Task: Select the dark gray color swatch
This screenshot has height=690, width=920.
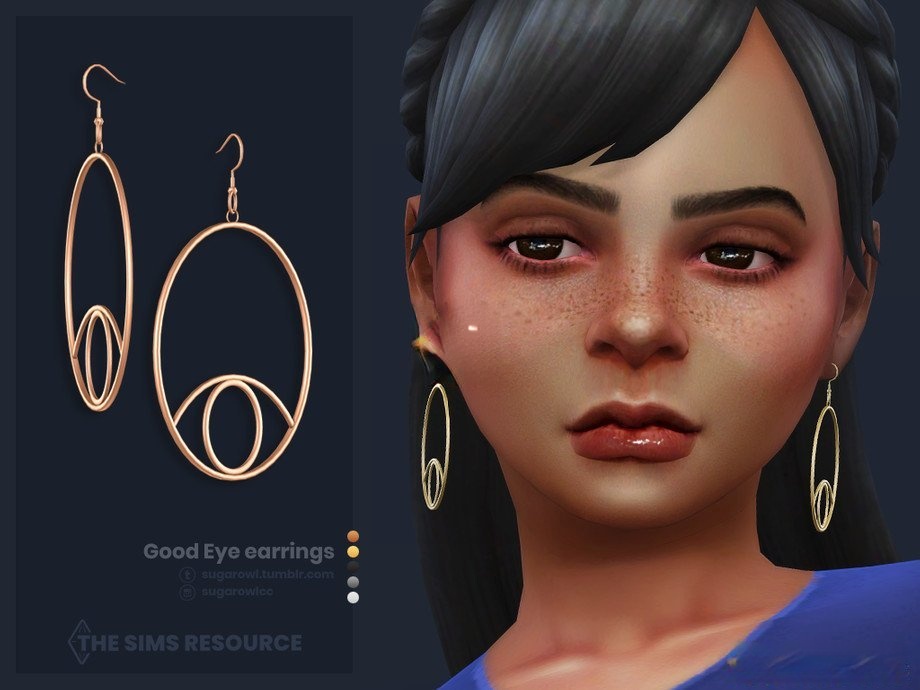Action: click(x=352, y=581)
